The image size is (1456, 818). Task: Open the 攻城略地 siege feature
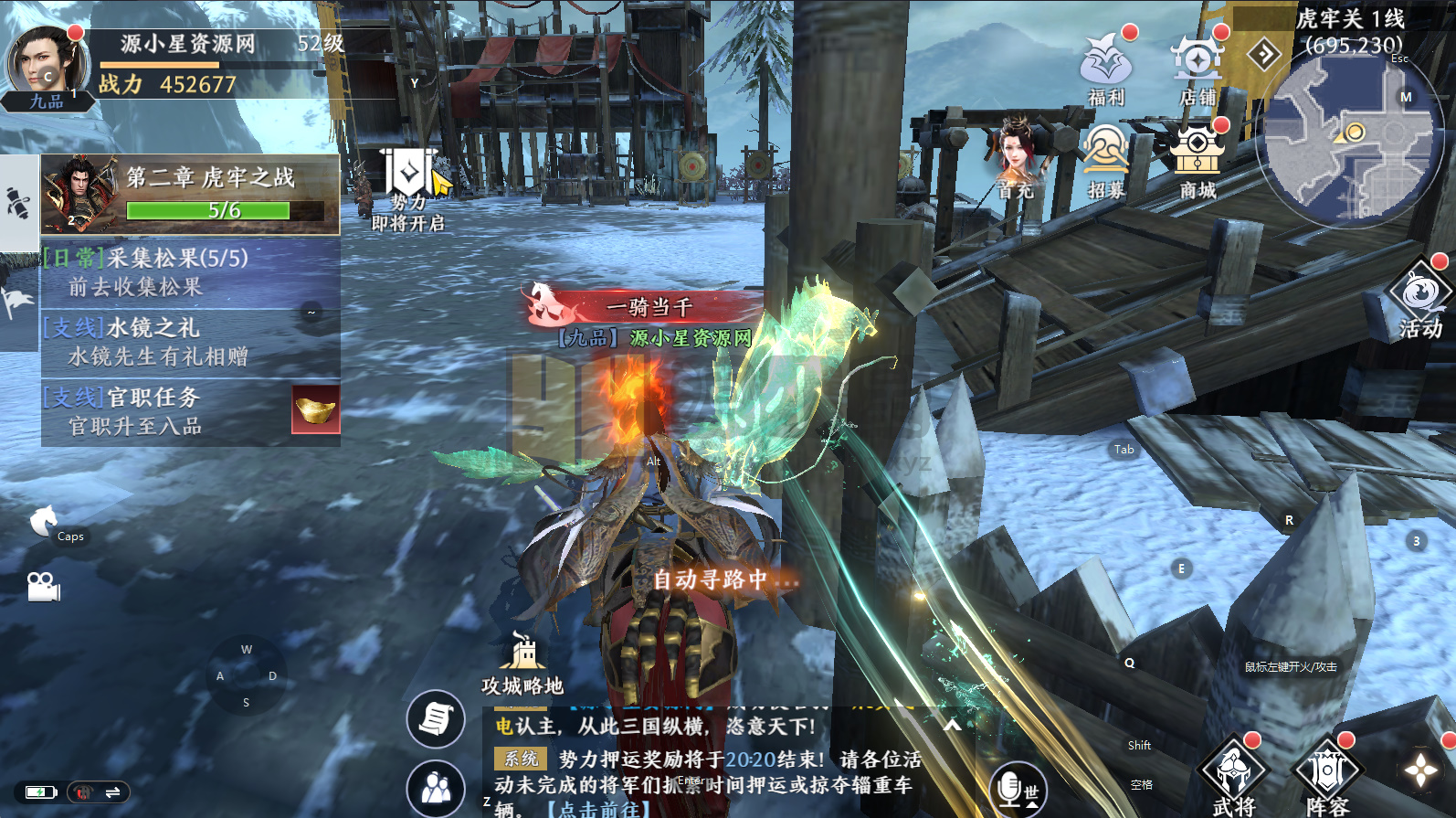point(522,663)
